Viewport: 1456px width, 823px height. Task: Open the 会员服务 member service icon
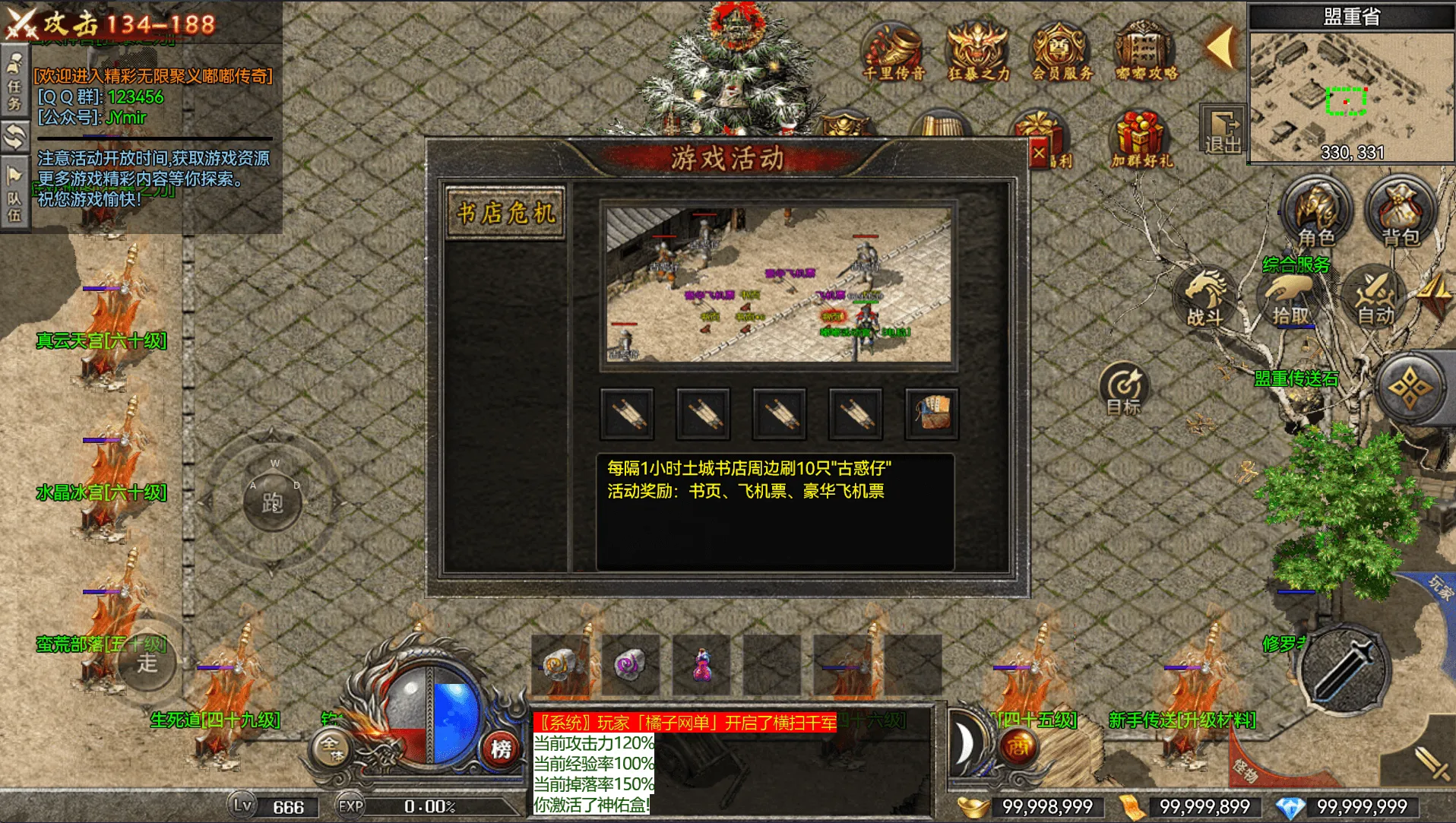point(1062,52)
